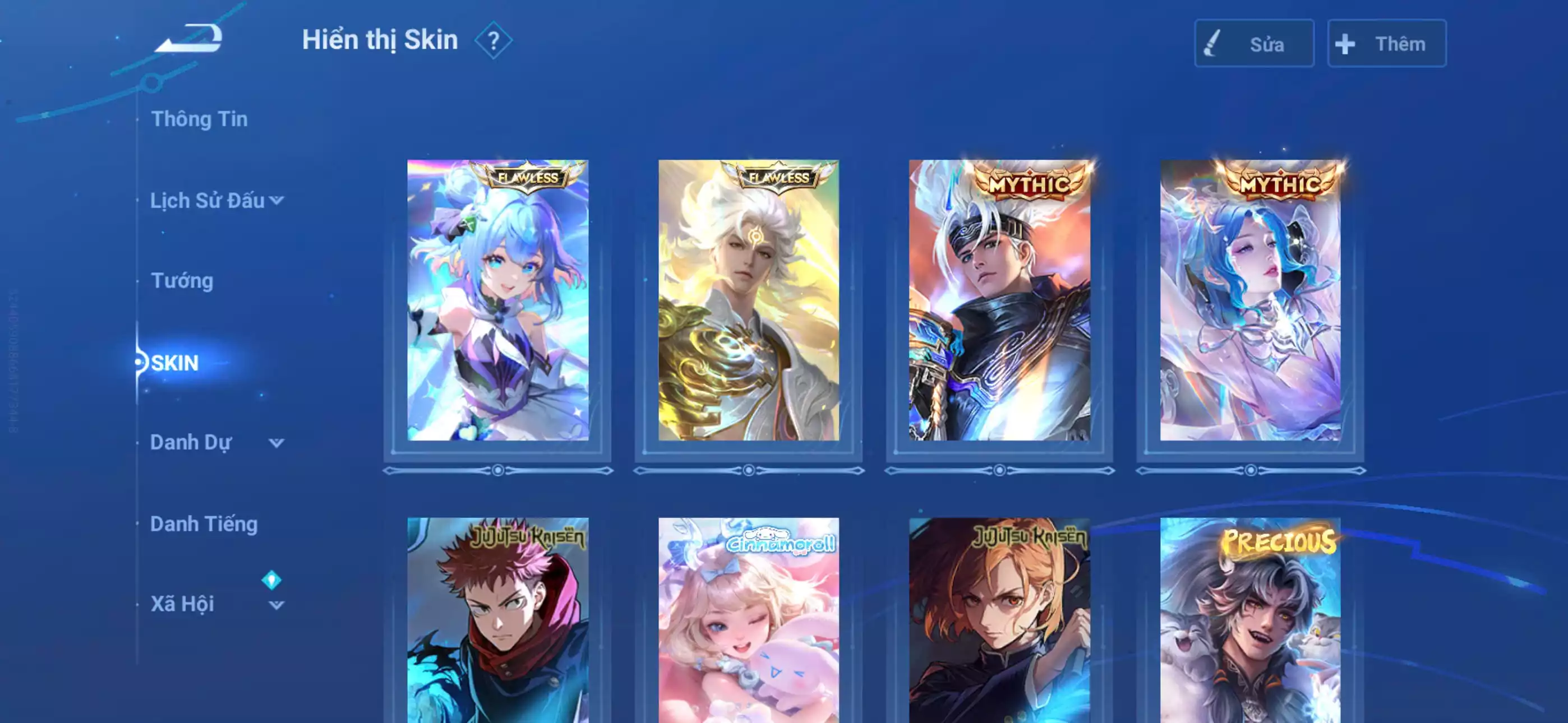Screen dimensions: 1568x723
Task: Expand the Xã Hội section
Action: coord(278,604)
